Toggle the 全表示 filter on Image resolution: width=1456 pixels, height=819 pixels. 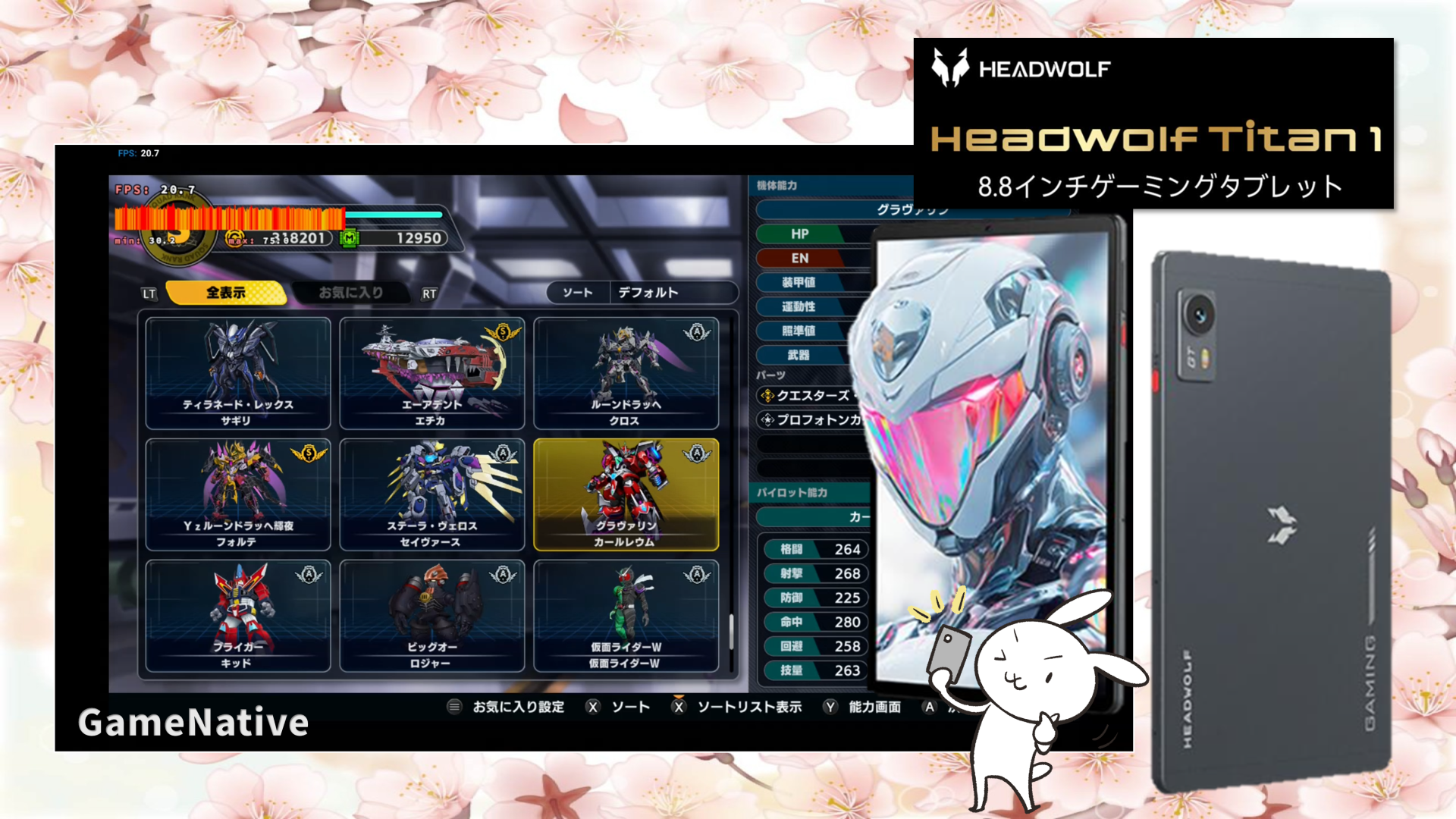coord(227,293)
